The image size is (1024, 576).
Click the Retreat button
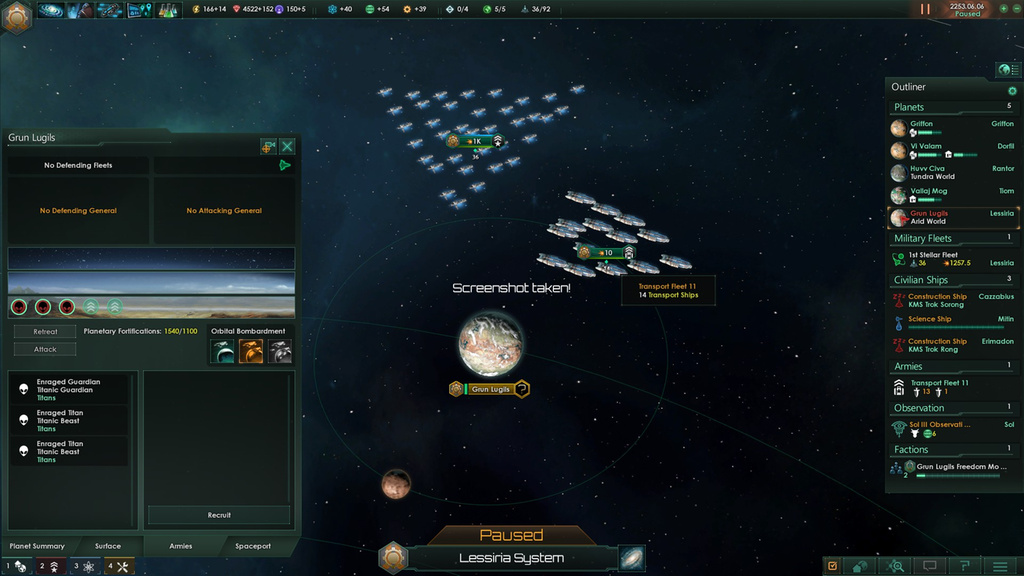pos(45,331)
